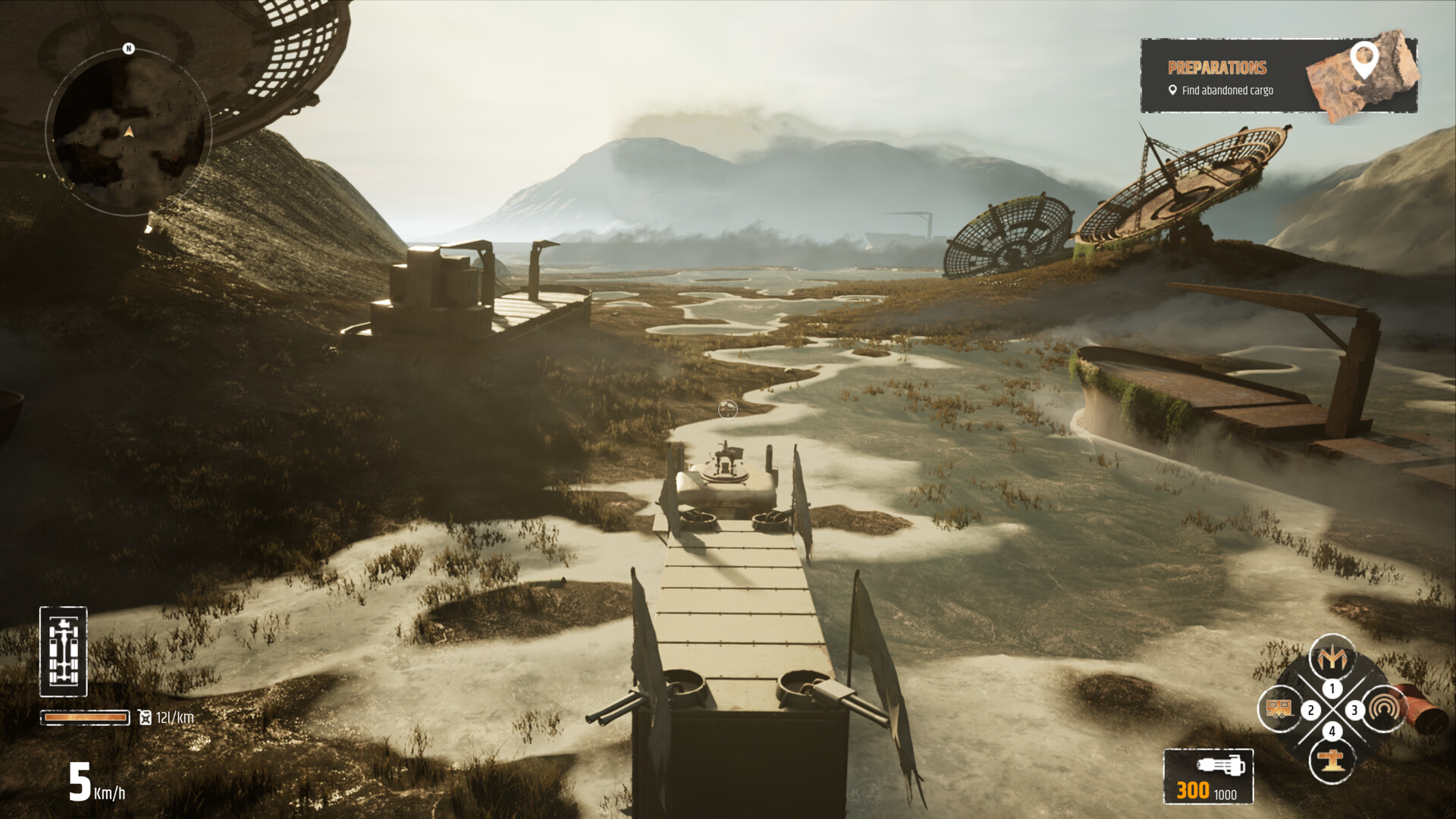Click the truck chassis status diagram

click(65, 652)
